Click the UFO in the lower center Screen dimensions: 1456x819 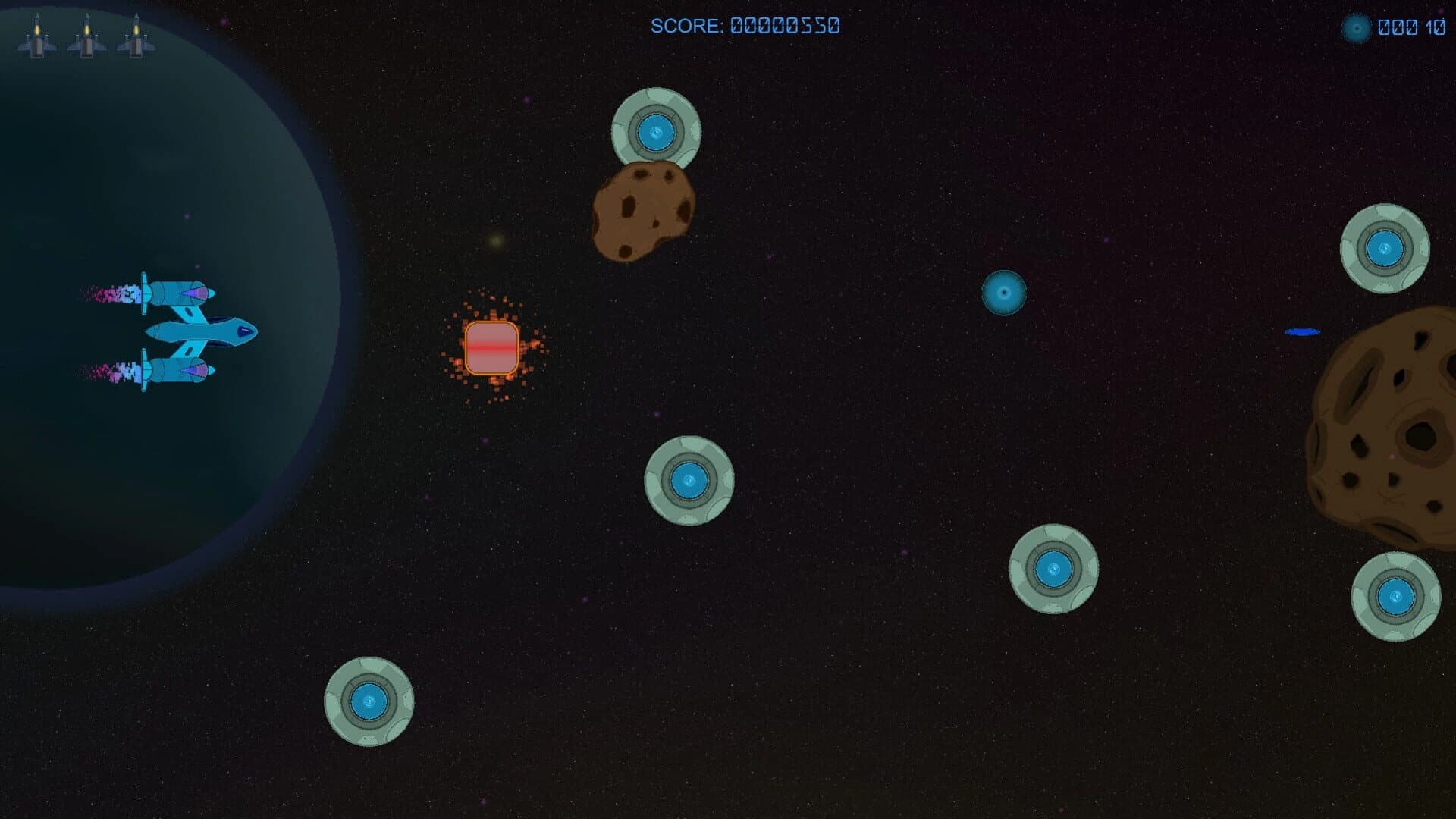pyautogui.click(x=689, y=480)
